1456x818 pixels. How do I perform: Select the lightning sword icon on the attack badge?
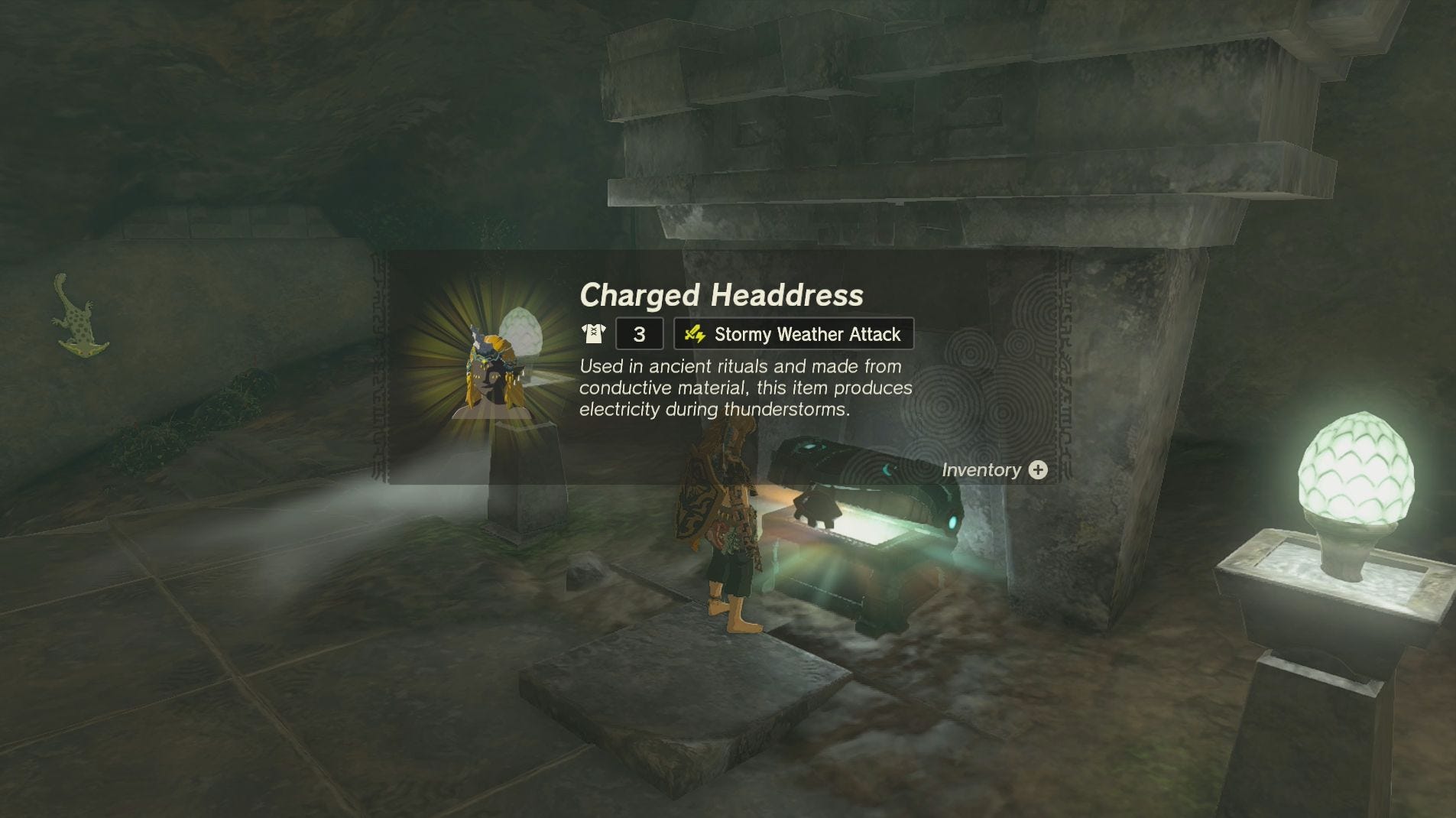pos(696,333)
